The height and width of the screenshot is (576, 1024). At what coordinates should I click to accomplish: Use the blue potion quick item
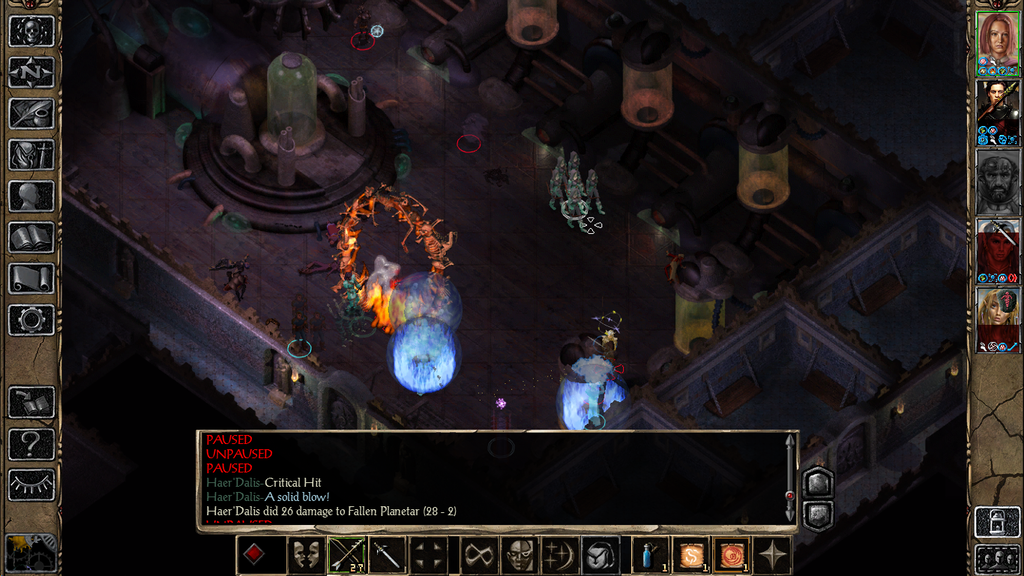648,554
